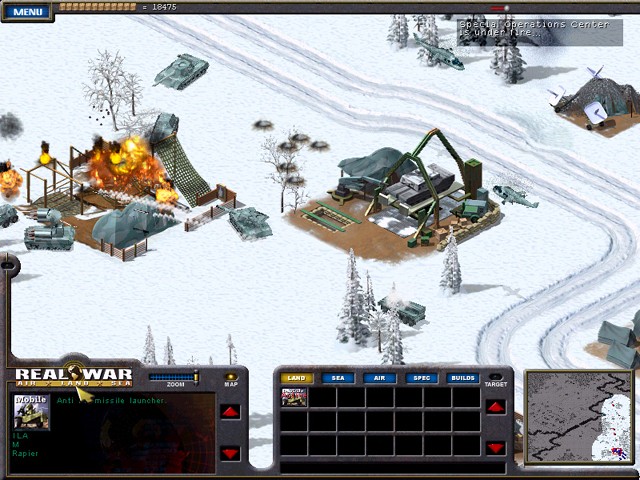
Task: Open the SPEC category tab
Action: [420, 378]
